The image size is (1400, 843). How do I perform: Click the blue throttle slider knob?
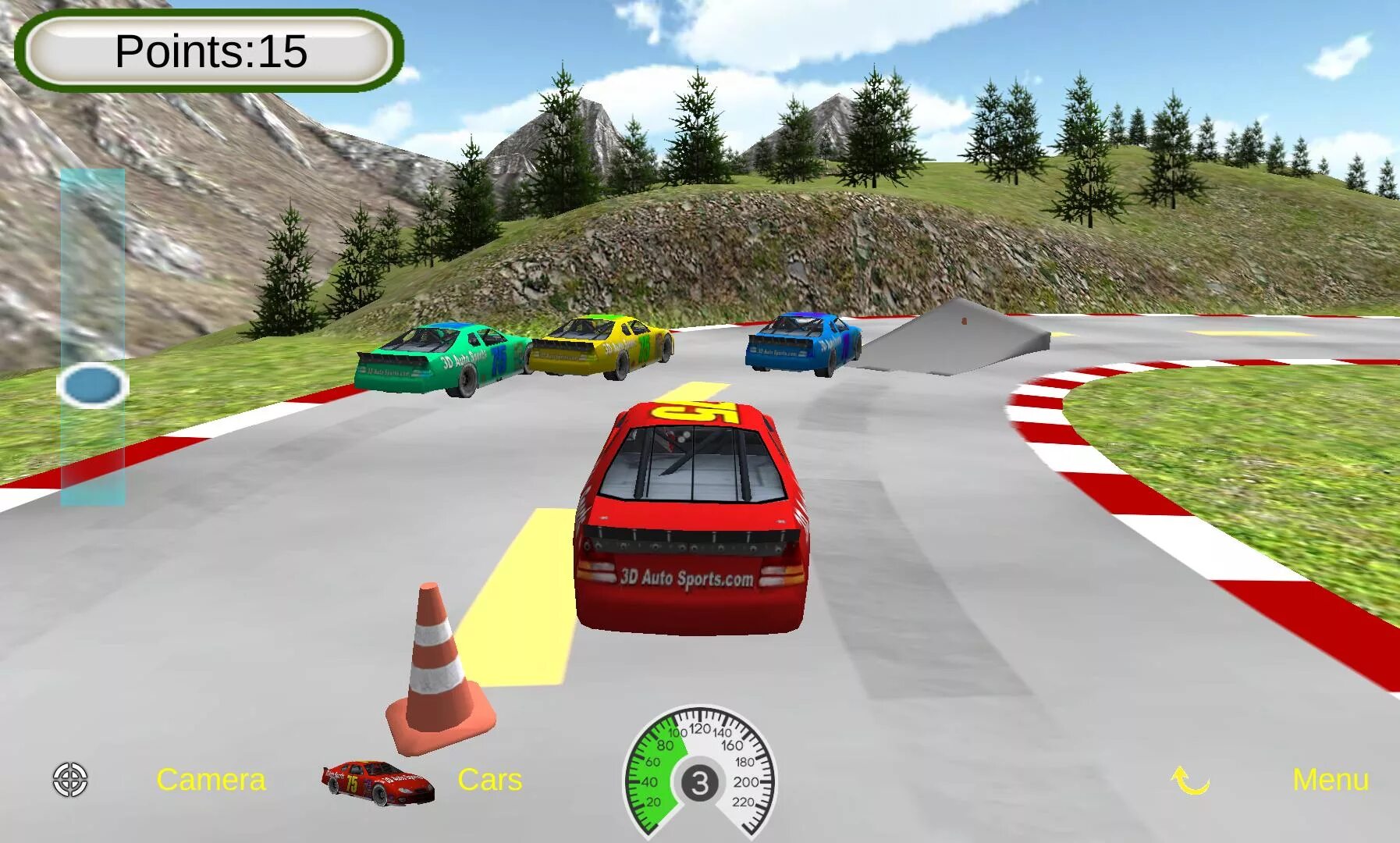point(93,386)
